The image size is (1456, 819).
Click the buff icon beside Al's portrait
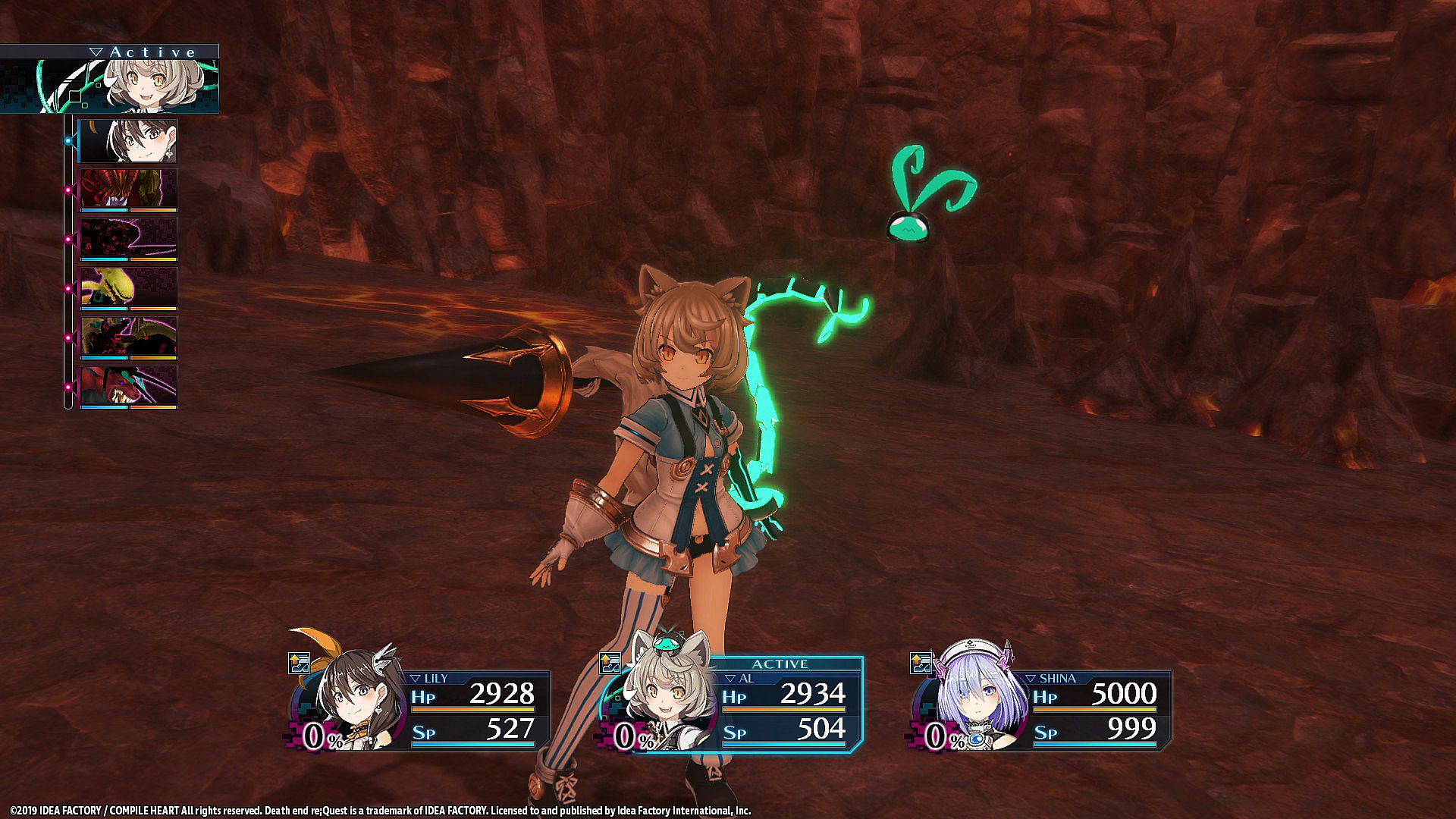click(610, 664)
